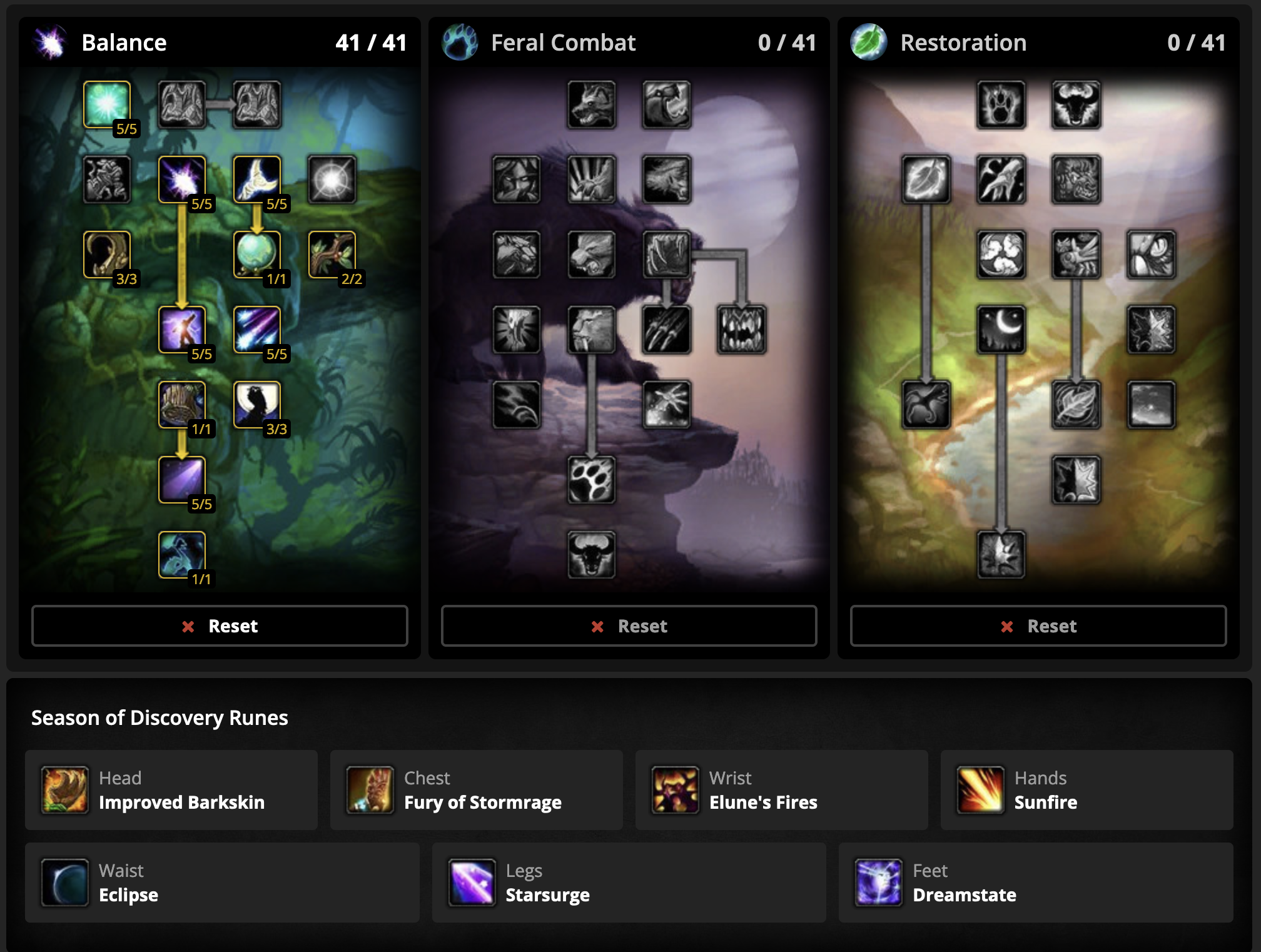Image resolution: width=1261 pixels, height=952 pixels.
Task: Select the Hands rune Sunfire
Action: tap(1086, 790)
